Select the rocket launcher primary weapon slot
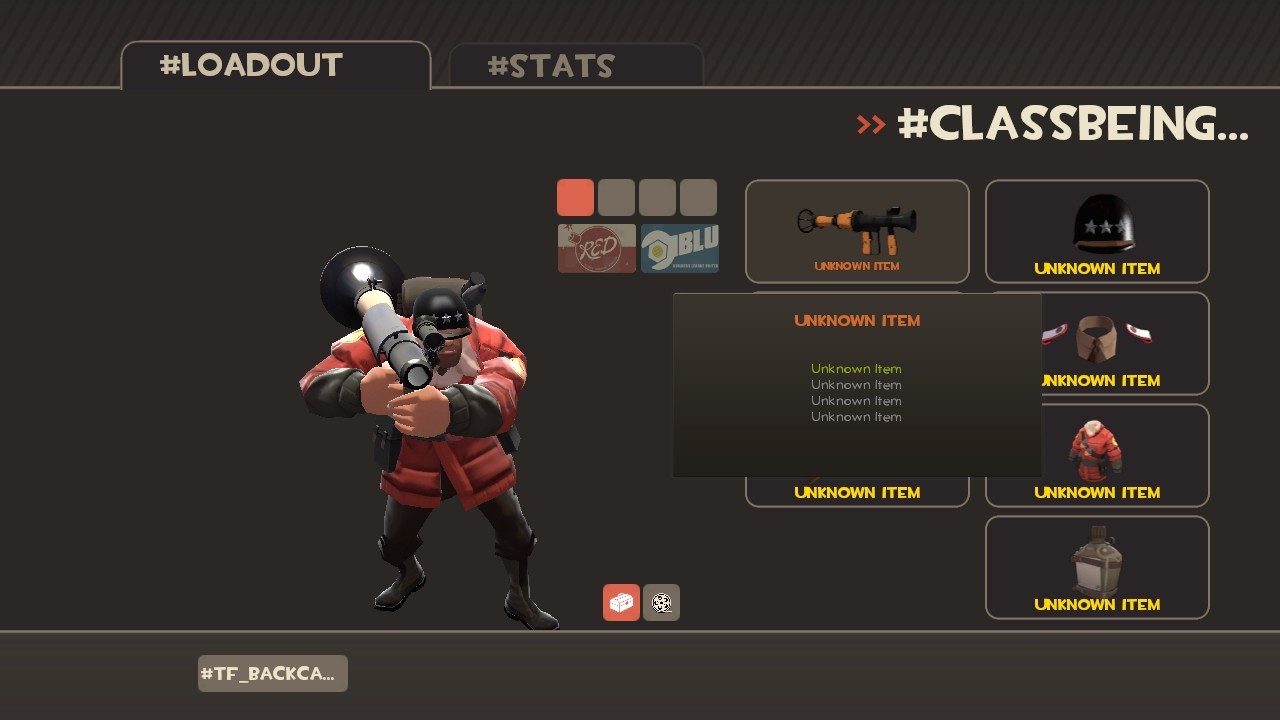The image size is (1280, 720). pos(856,230)
